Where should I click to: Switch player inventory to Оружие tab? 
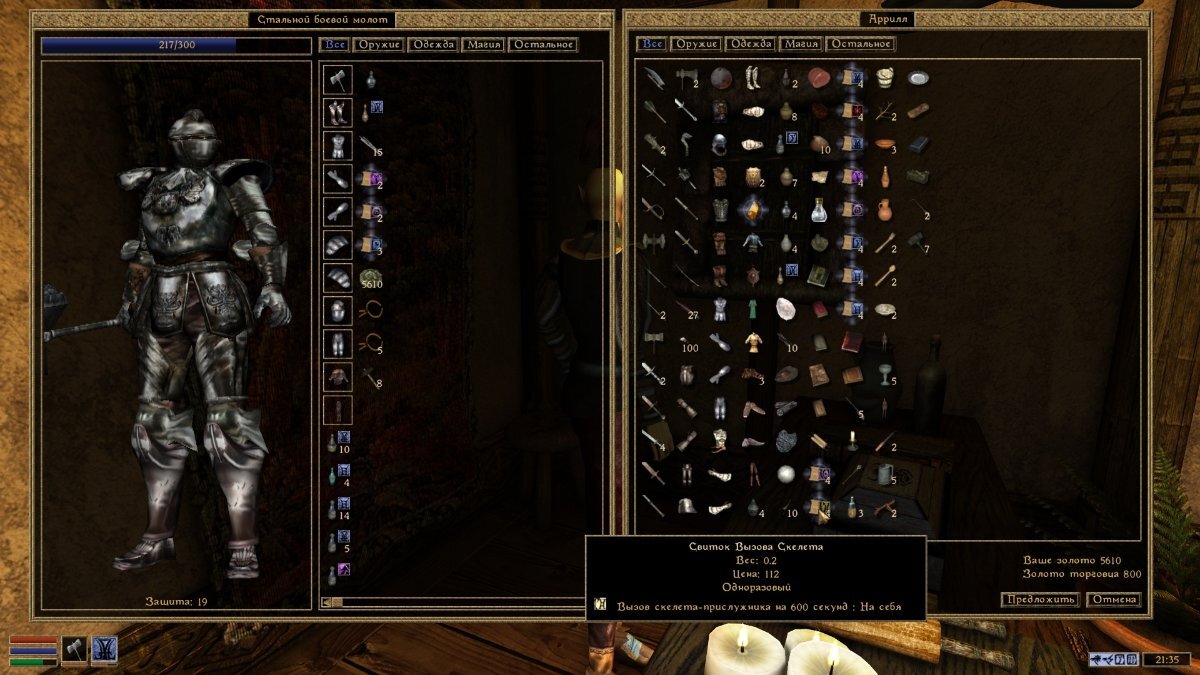tap(378, 44)
